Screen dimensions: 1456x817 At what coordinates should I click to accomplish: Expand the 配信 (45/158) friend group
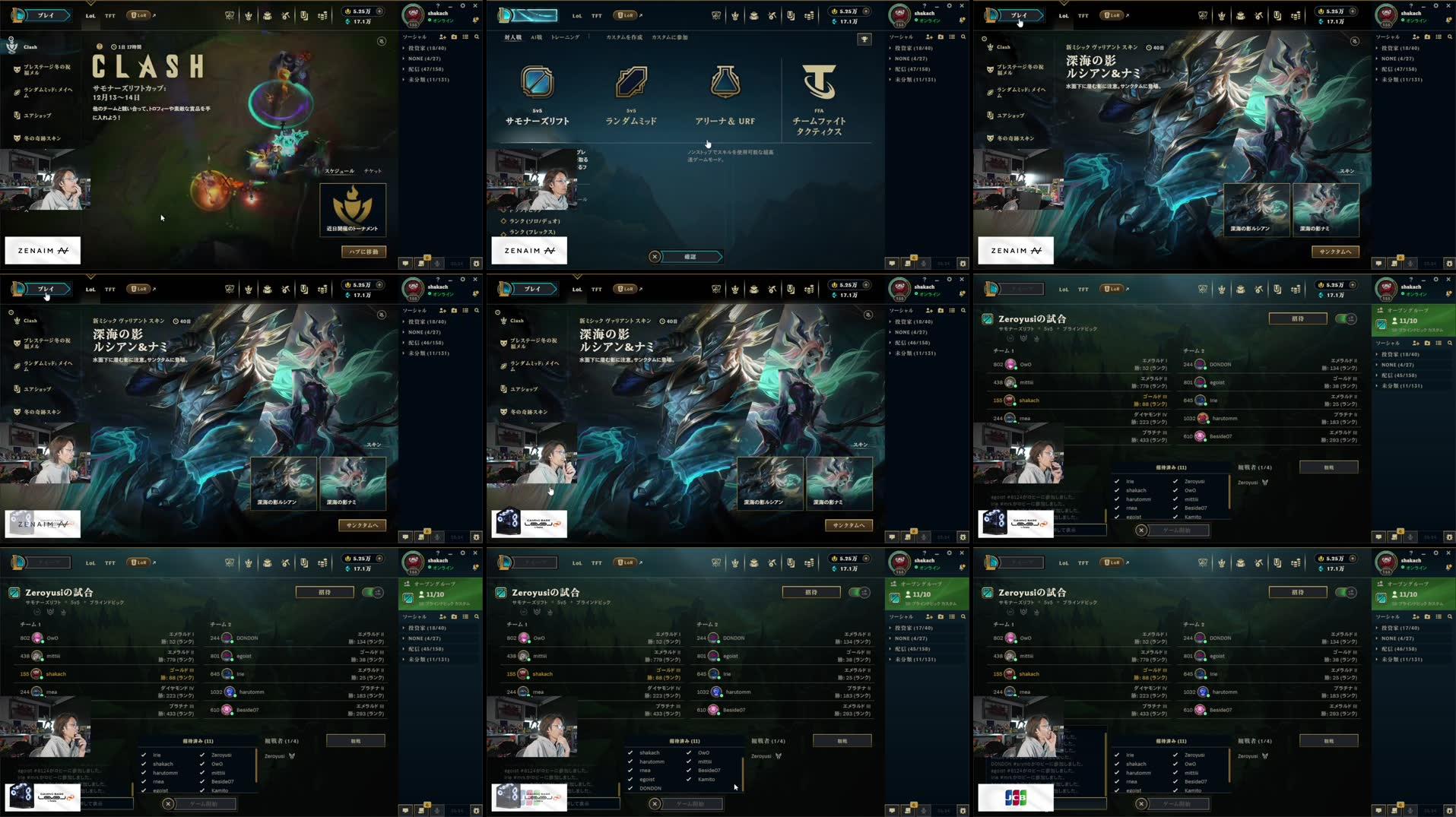click(x=426, y=648)
